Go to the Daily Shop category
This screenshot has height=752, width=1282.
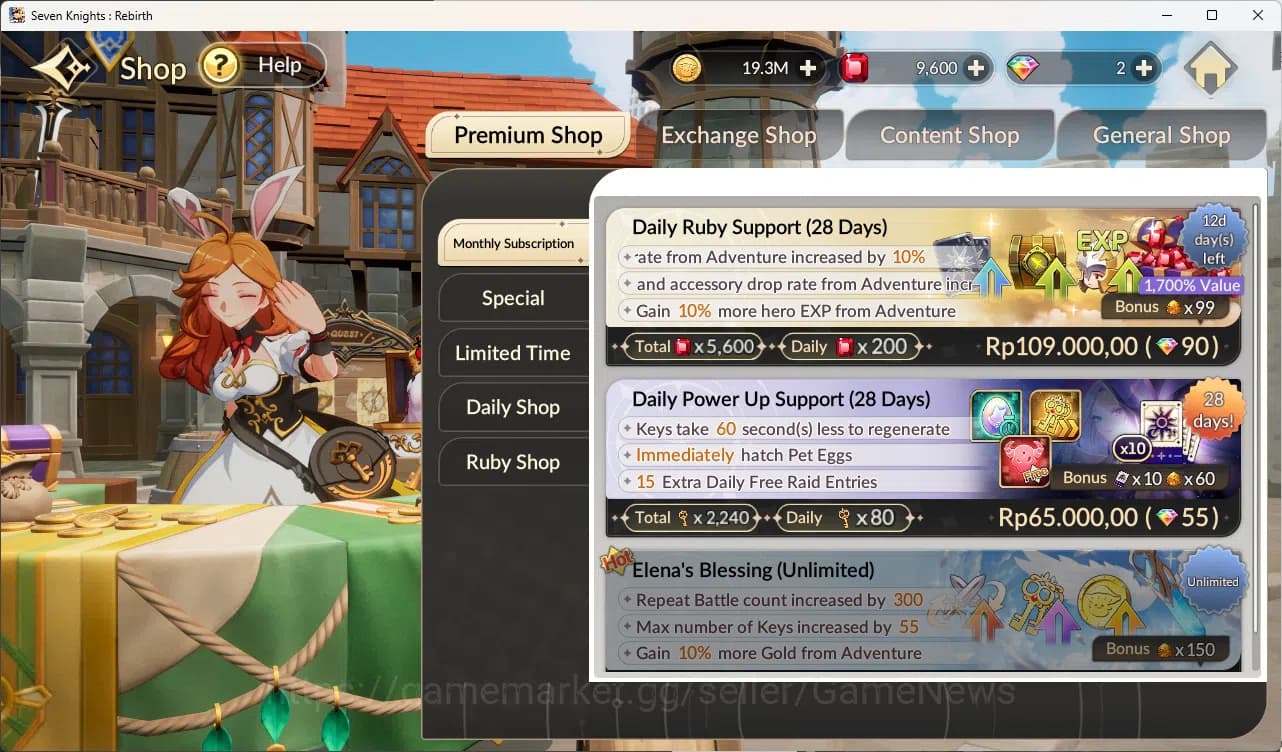tap(513, 407)
